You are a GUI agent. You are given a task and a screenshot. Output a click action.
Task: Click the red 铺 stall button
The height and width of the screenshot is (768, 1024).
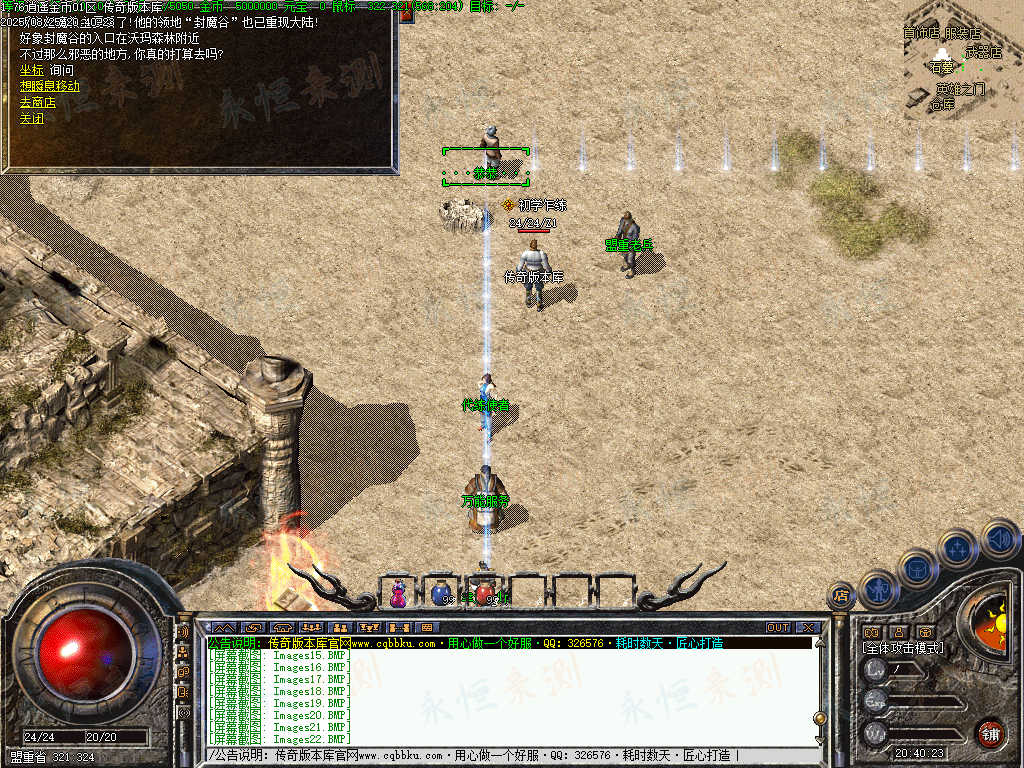click(990, 732)
